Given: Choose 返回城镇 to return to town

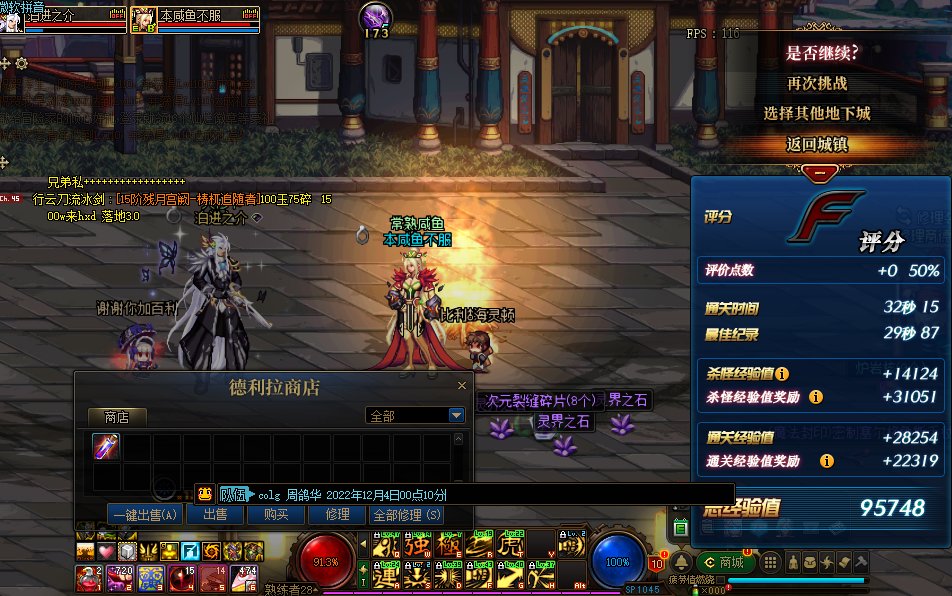Looking at the screenshot, I should pos(816,144).
